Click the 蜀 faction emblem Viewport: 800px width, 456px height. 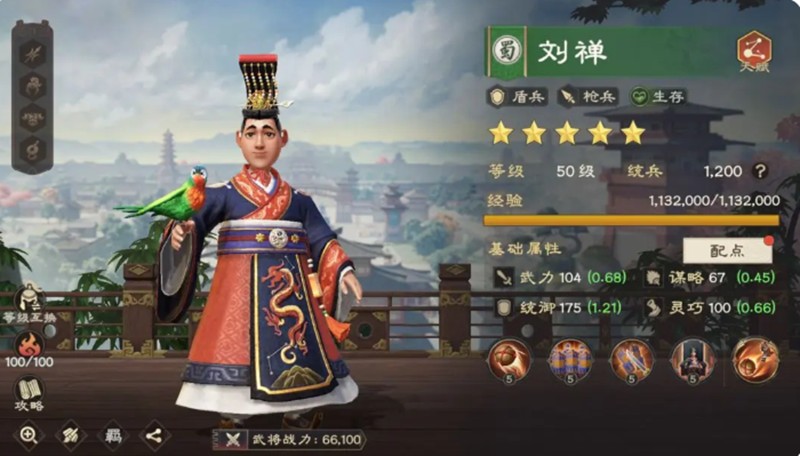click(x=505, y=51)
